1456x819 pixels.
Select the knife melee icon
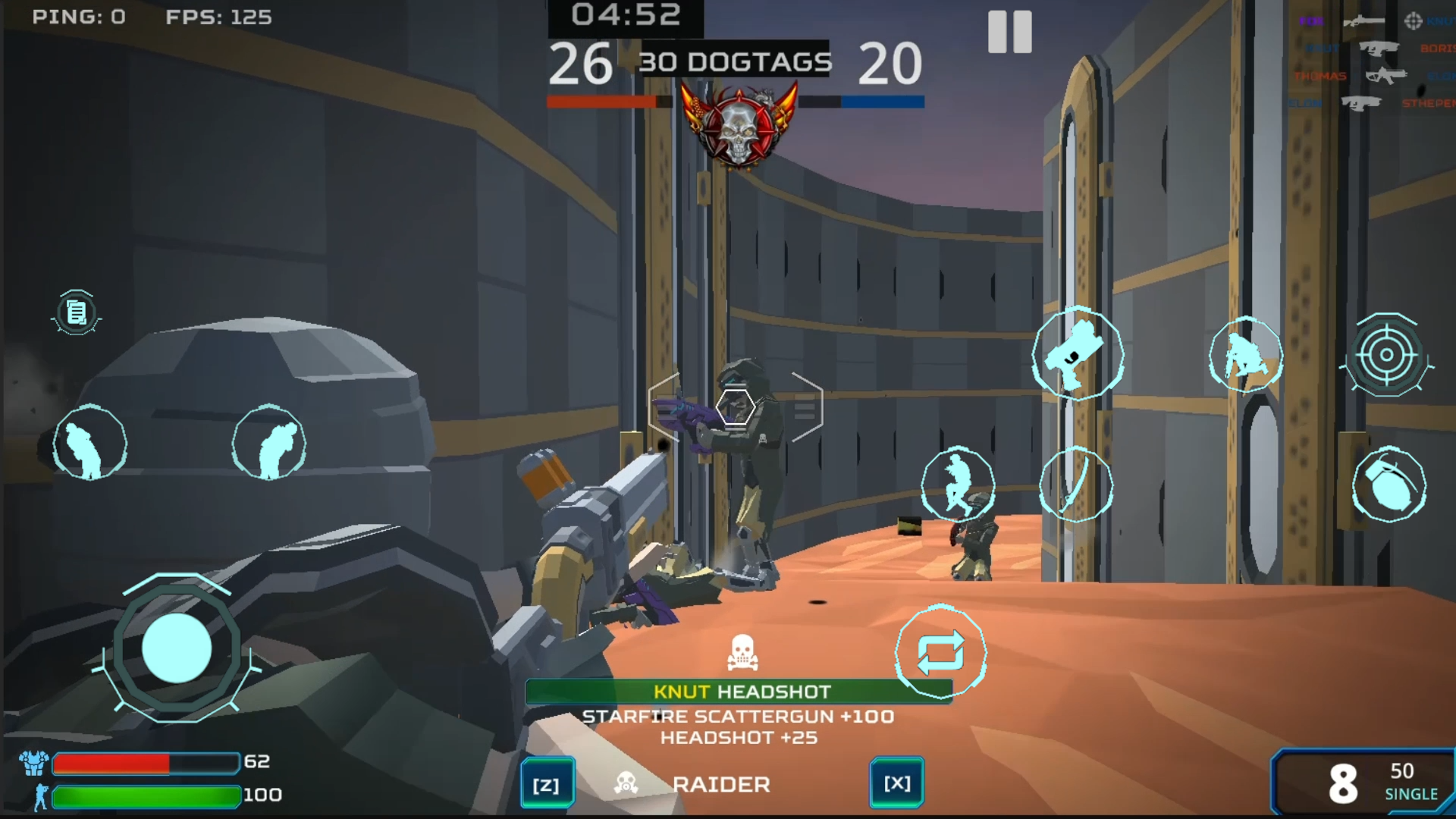point(1077,485)
